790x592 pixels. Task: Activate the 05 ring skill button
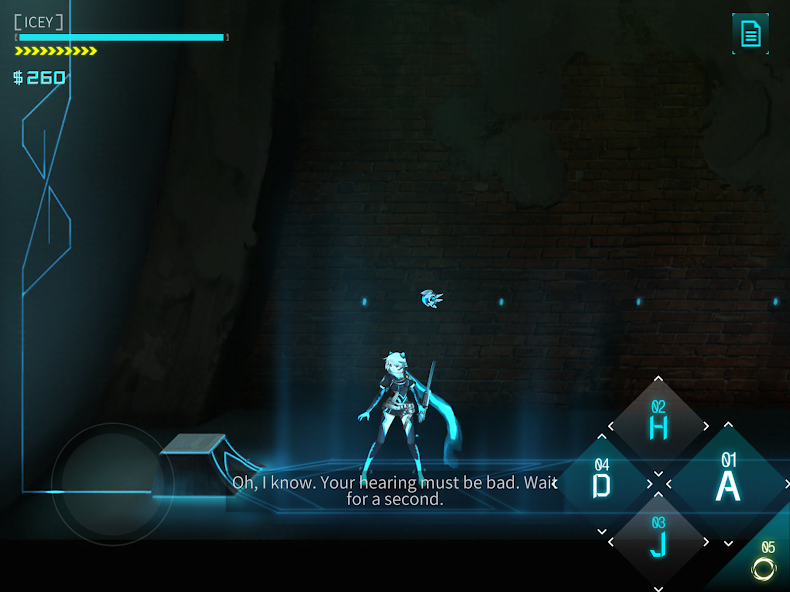click(764, 566)
